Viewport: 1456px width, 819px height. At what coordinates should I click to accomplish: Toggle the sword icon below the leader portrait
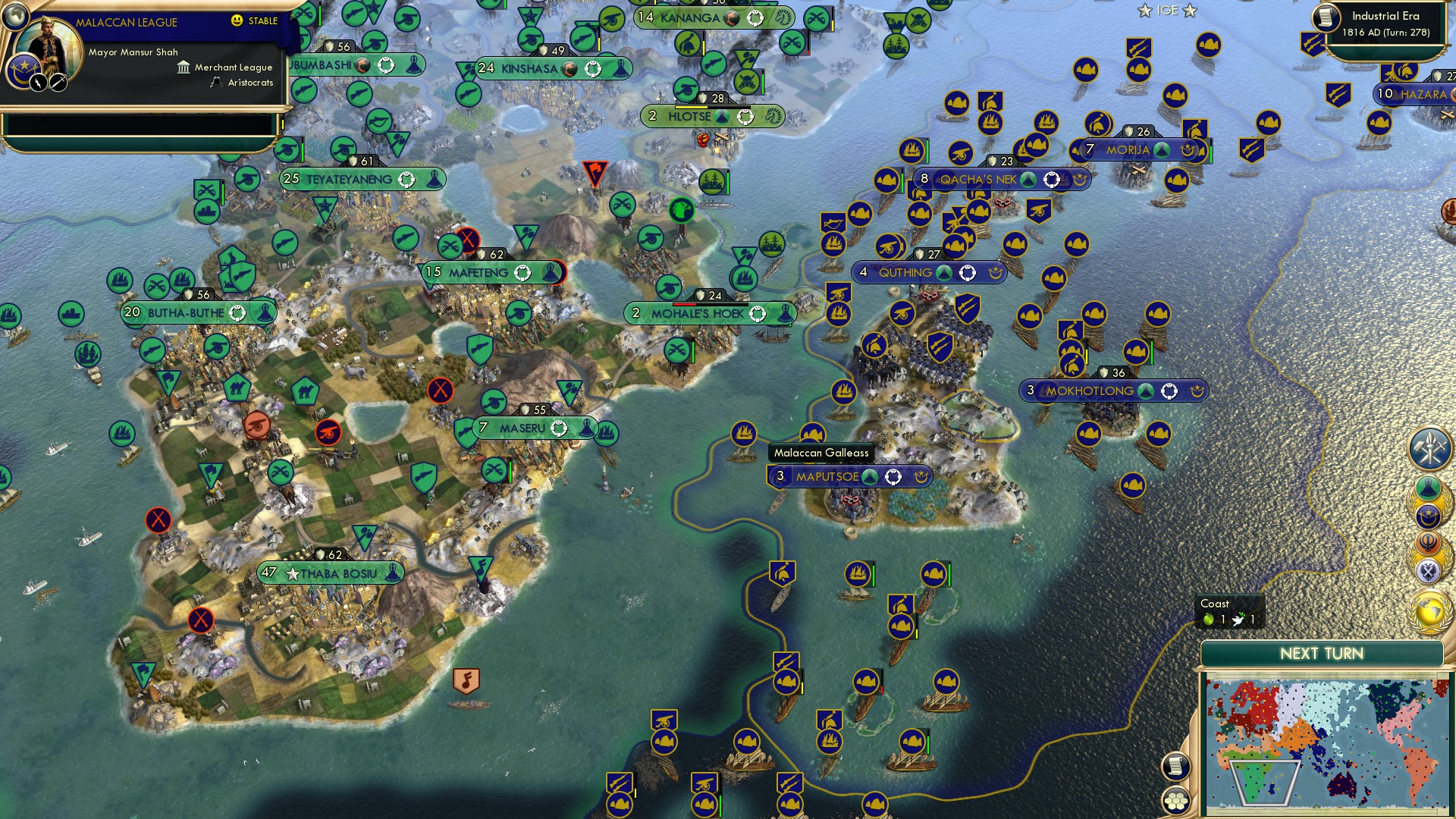pyautogui.click(x=57, y=82)
